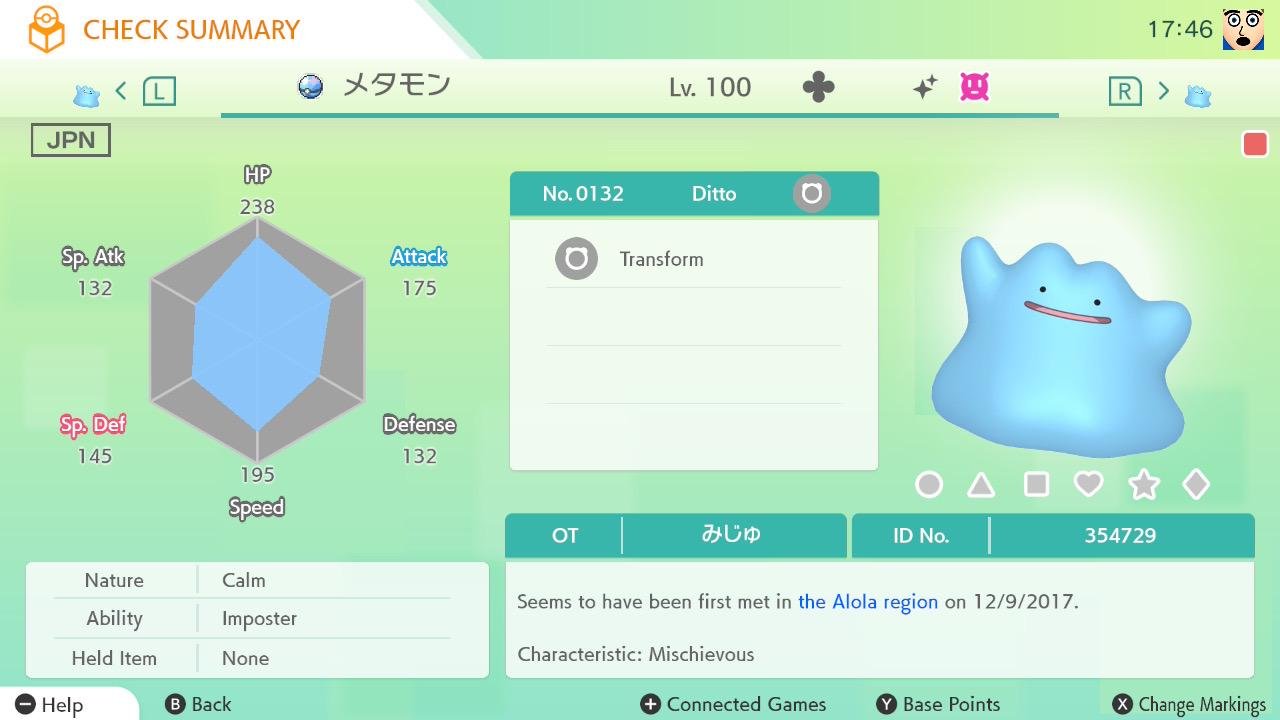Click the clover mark icon near Lv. 100
This screenshot has height=720, width=1280.
(x=820, y=87)
